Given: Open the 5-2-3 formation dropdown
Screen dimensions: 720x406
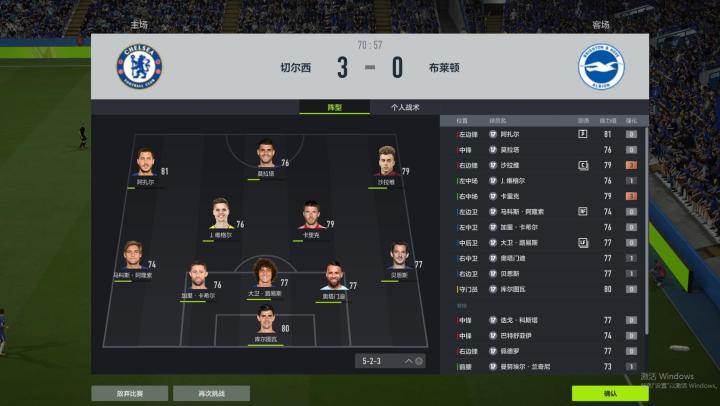Looking at the screenshot, I should 390,361.
